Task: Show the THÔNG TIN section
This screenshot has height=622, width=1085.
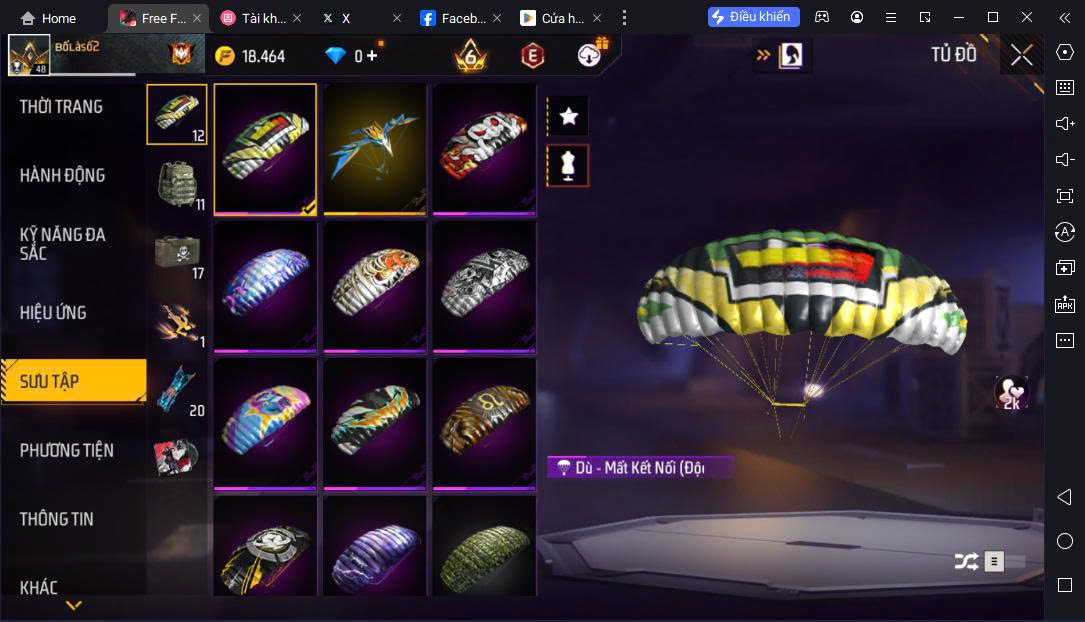Action: [57, 519]
